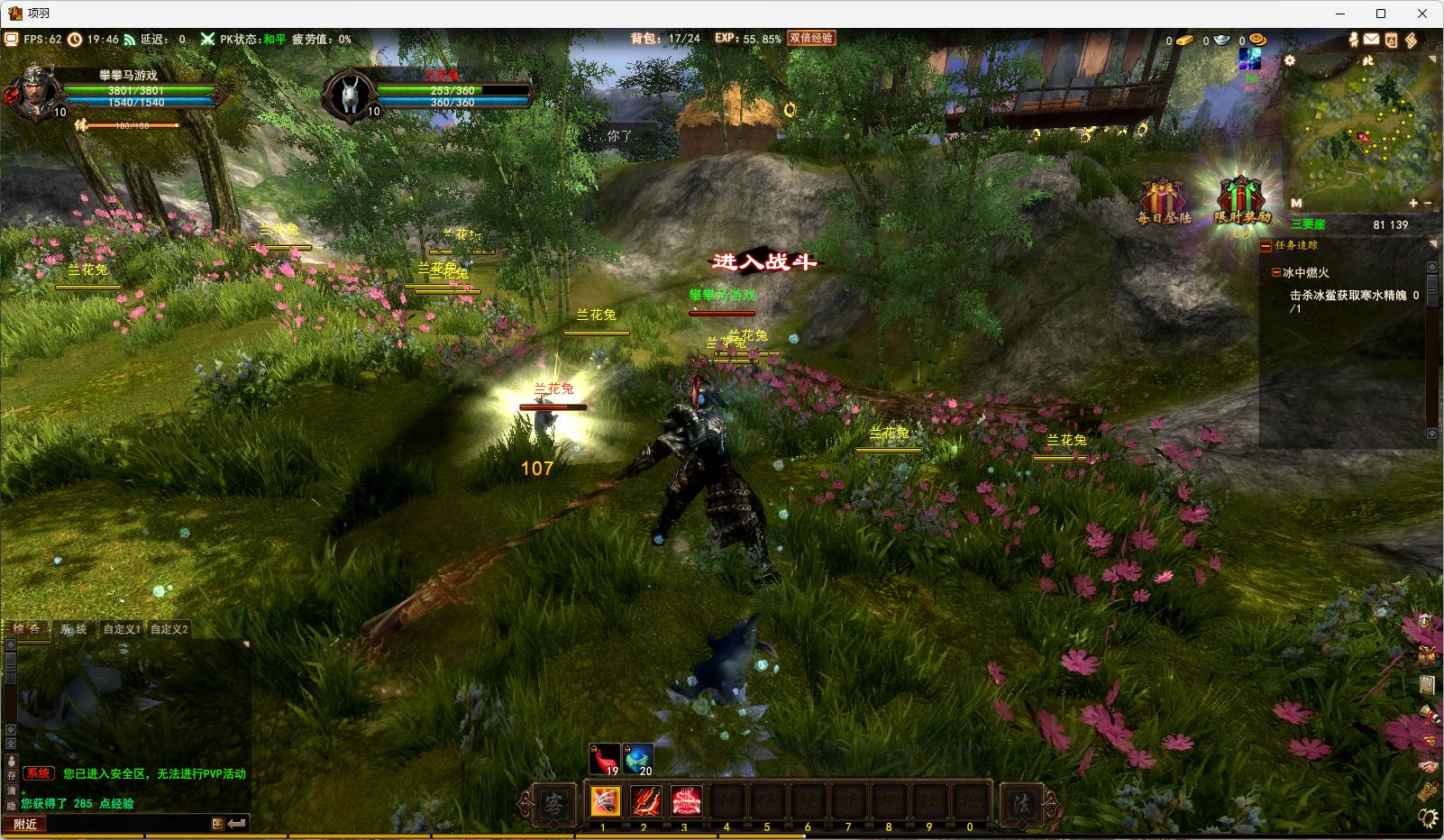The width and height of the screenshot is (1444, 840).
Task: Open the 自定义2 chat tab
Action: click(169, 629)
